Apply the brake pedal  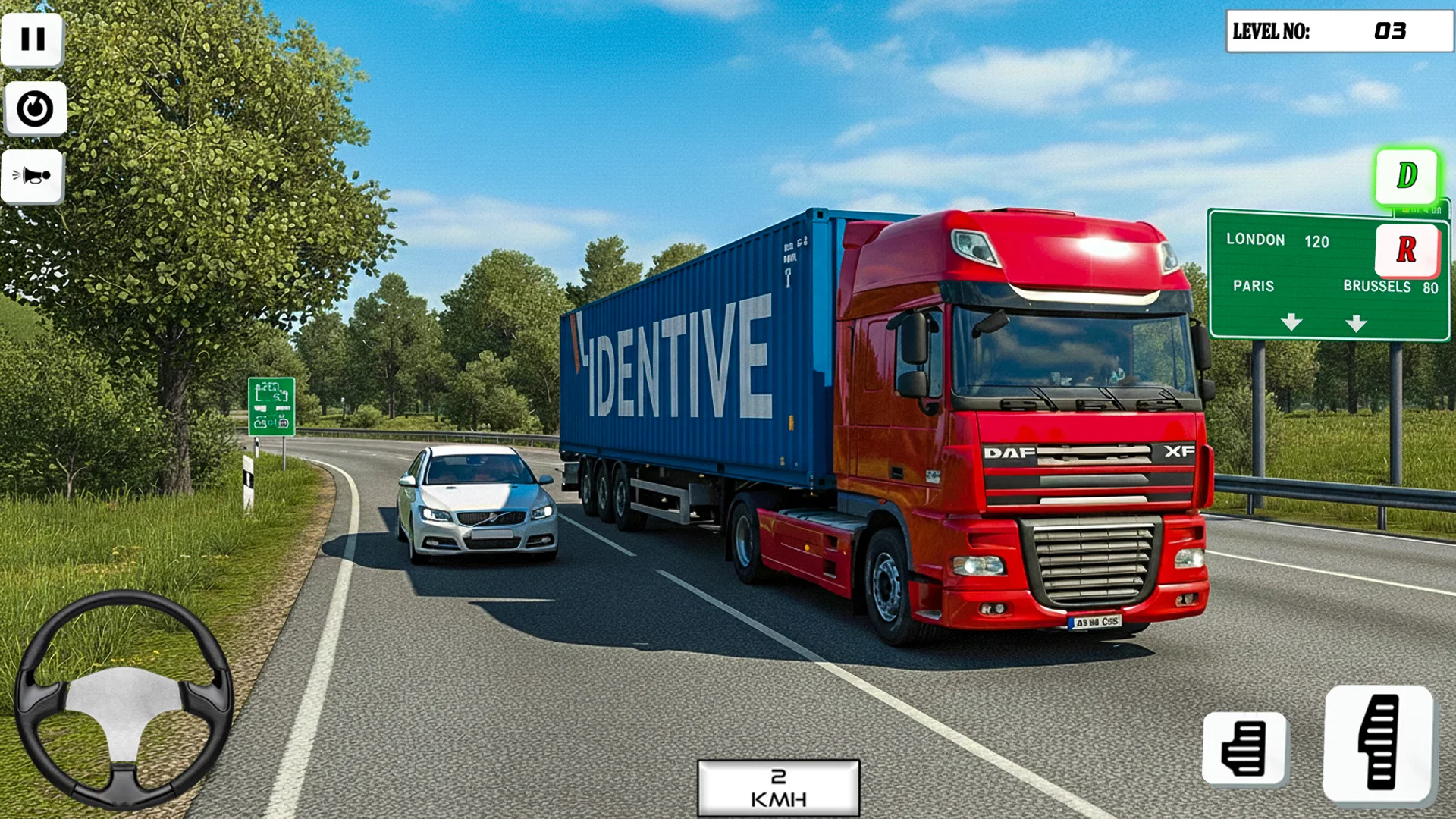coord(1244,748)
